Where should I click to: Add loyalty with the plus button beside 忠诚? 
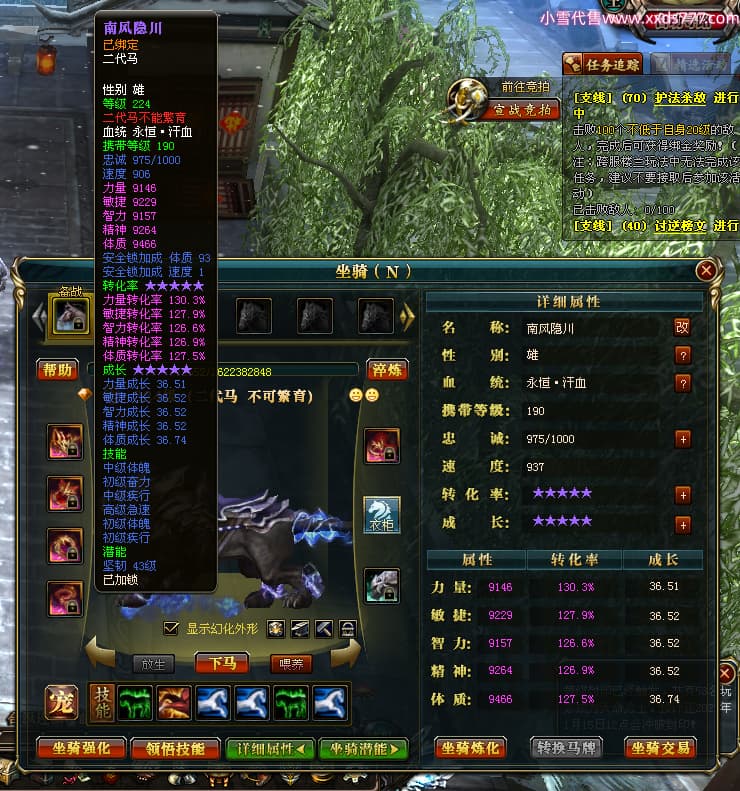pos(683,439)
